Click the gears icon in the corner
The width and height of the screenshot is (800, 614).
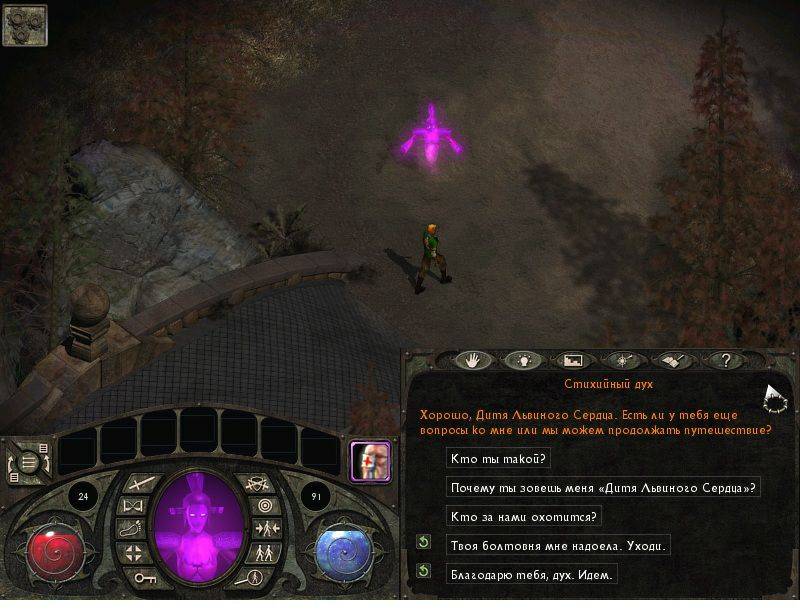24,25
